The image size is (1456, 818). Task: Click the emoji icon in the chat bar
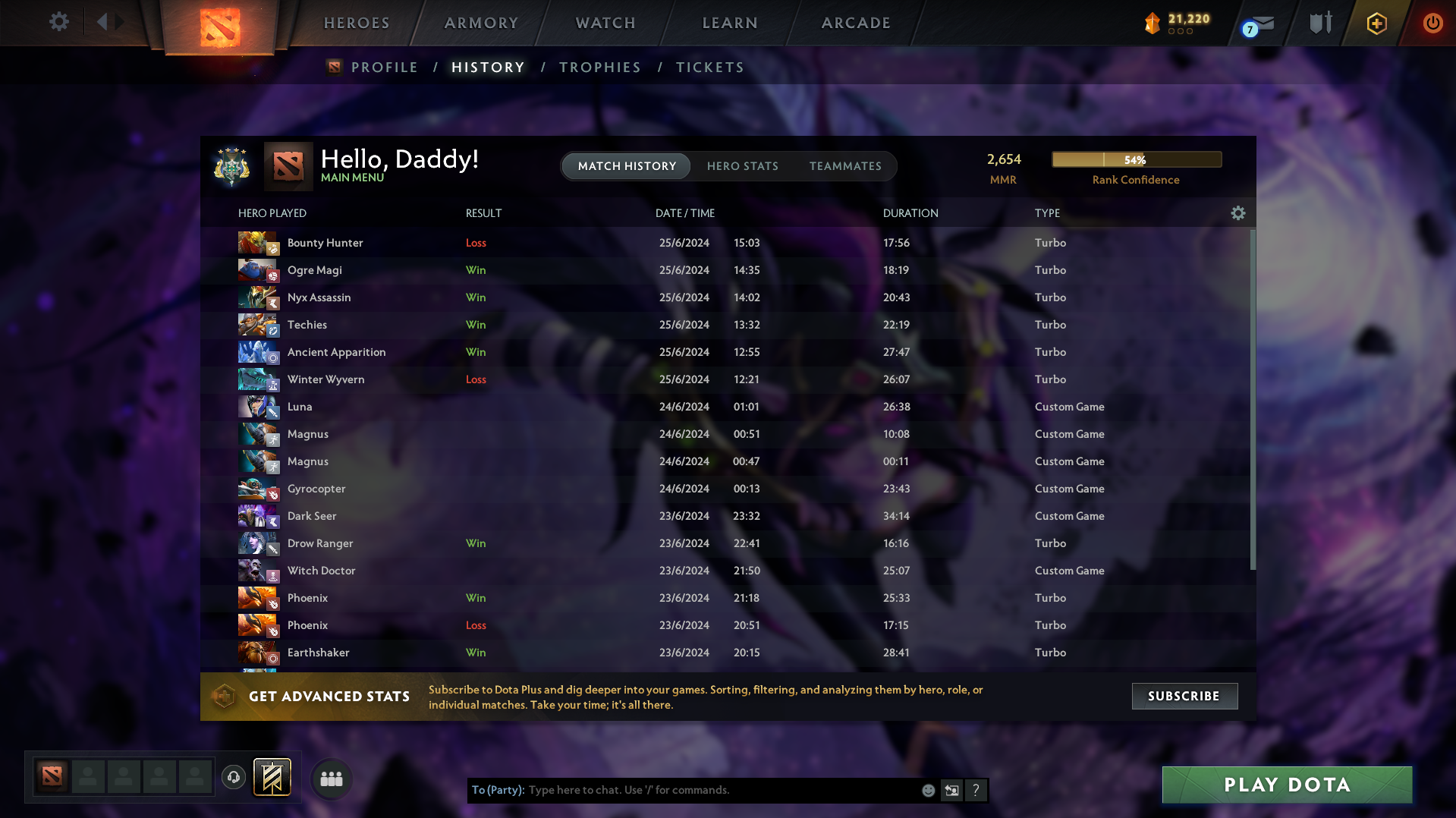point(928,790)
